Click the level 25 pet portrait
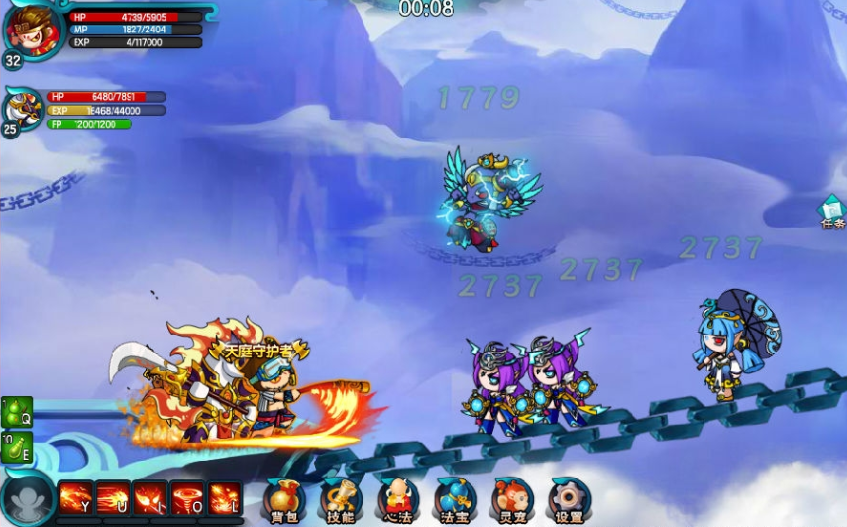847x527 pixels. (x=22, y=108)
